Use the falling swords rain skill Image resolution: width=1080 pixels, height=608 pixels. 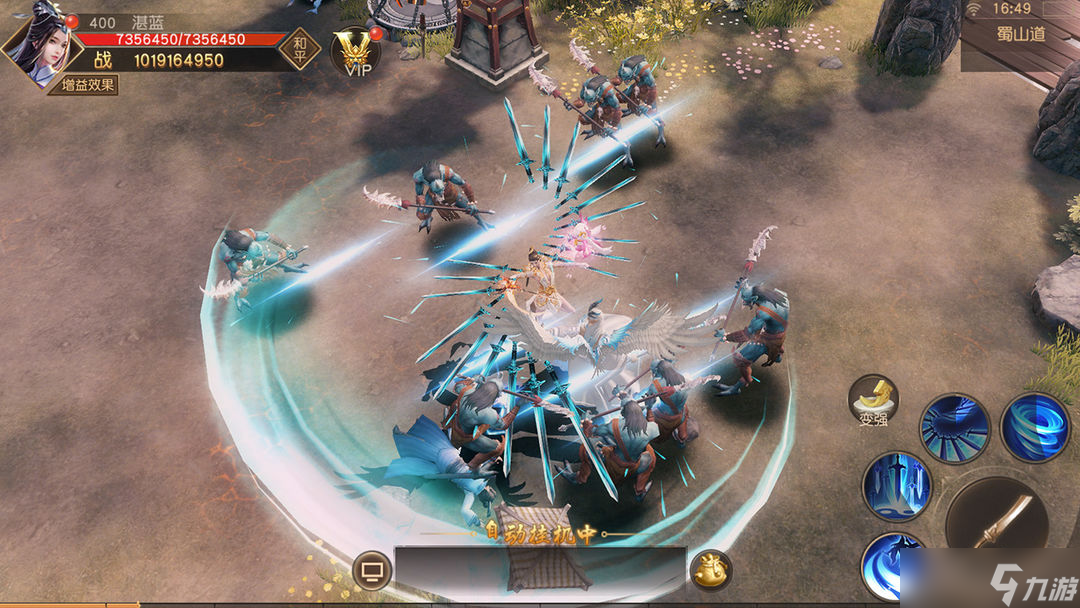(897, 487)
